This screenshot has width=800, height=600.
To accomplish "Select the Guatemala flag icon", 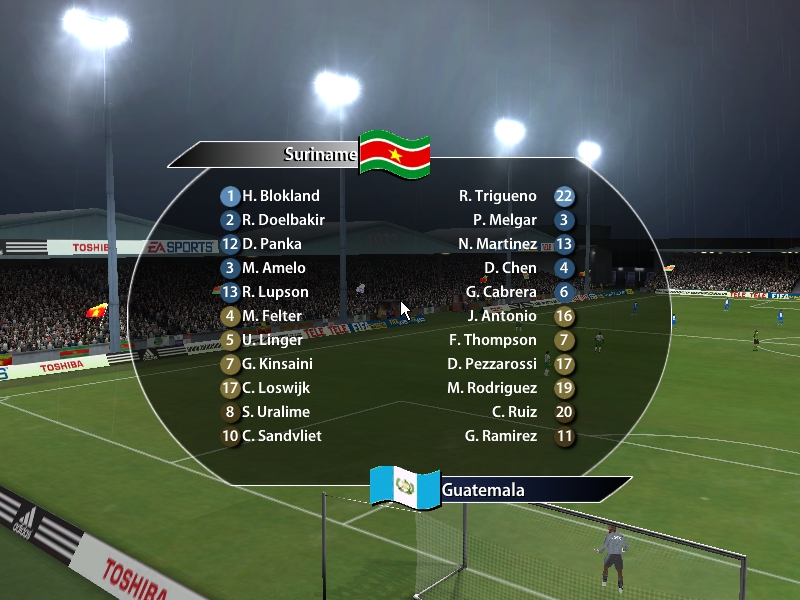I will [405, 487].
